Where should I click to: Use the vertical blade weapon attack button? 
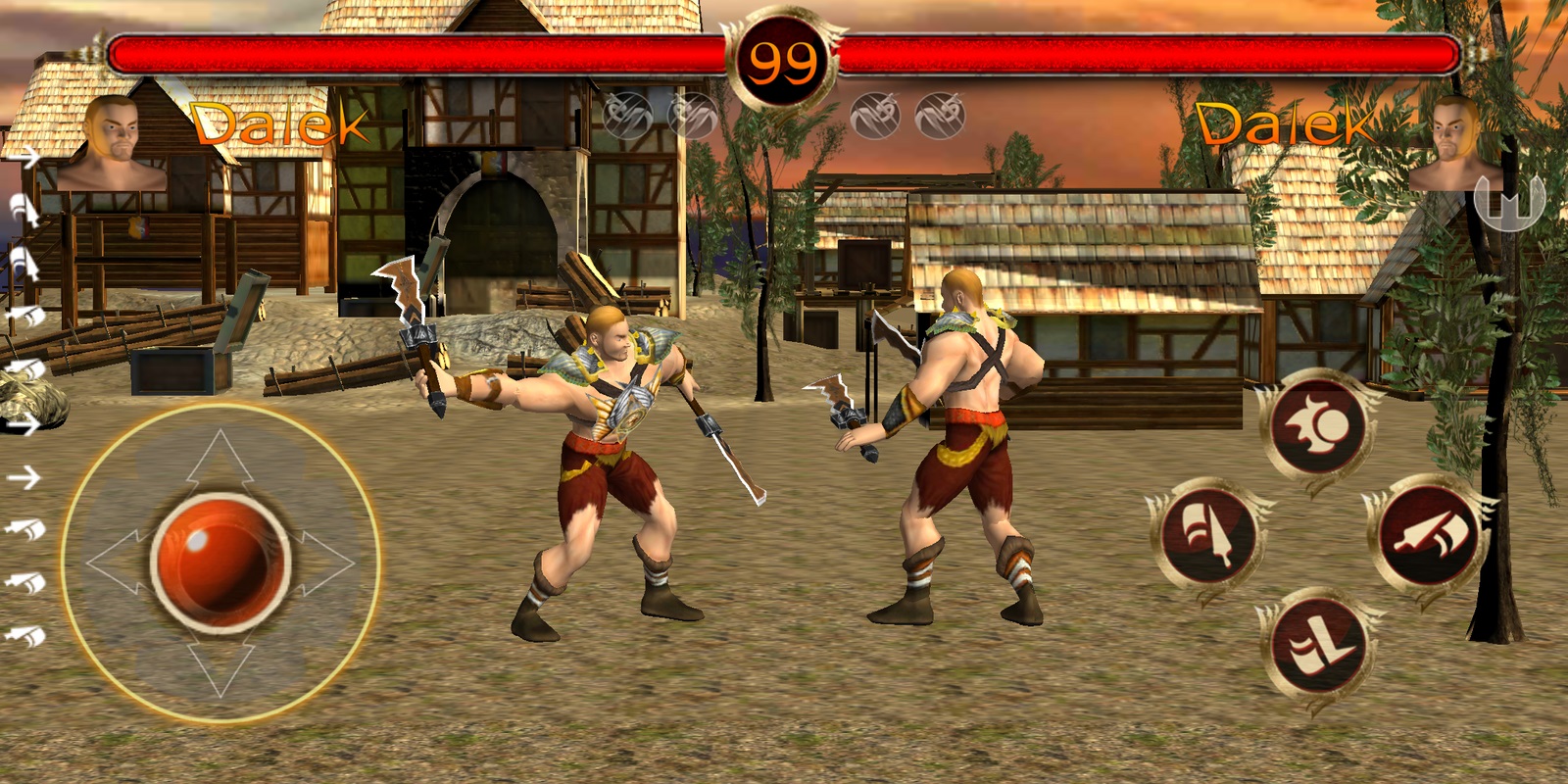pos(1207,536)
